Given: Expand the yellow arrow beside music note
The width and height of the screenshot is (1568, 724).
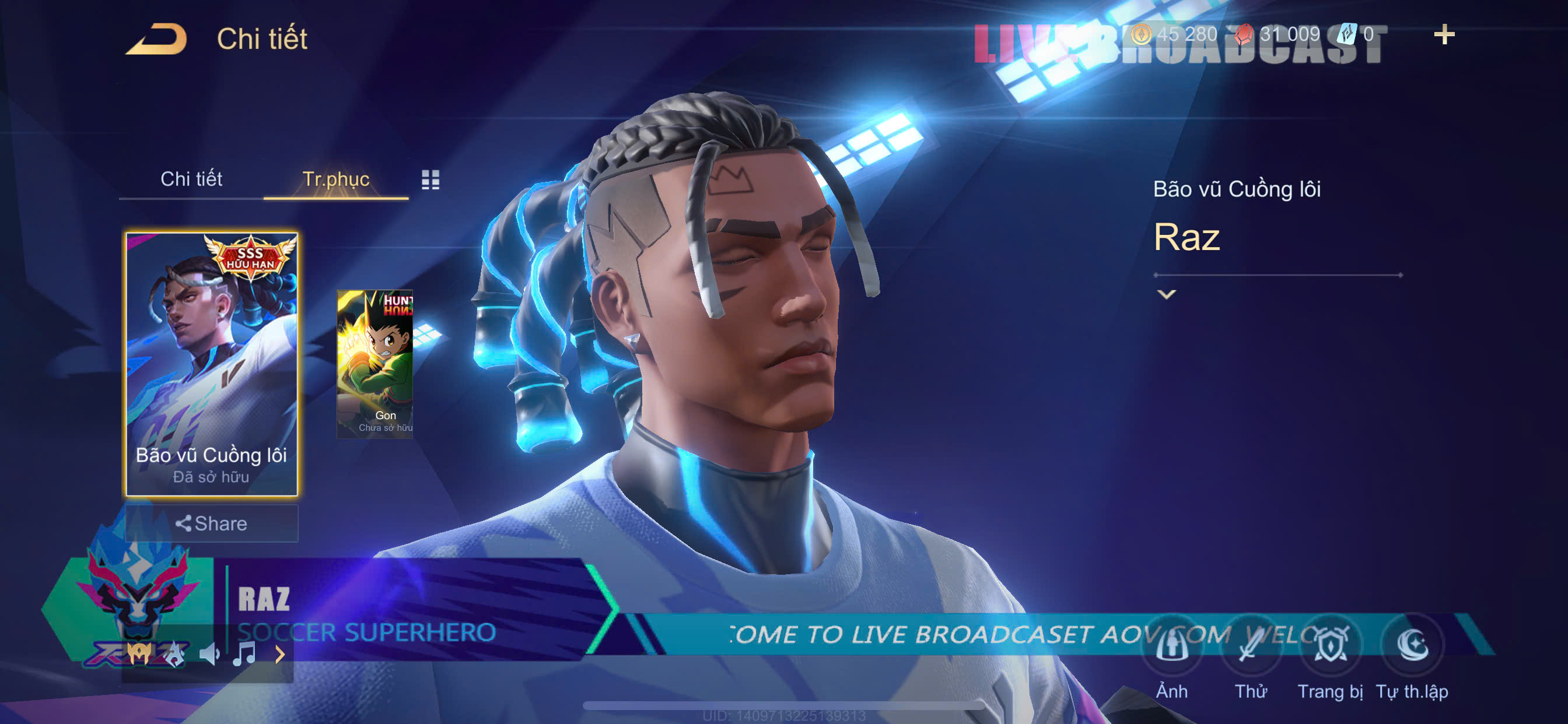Looking at the screenshot, I should point(279,655).
